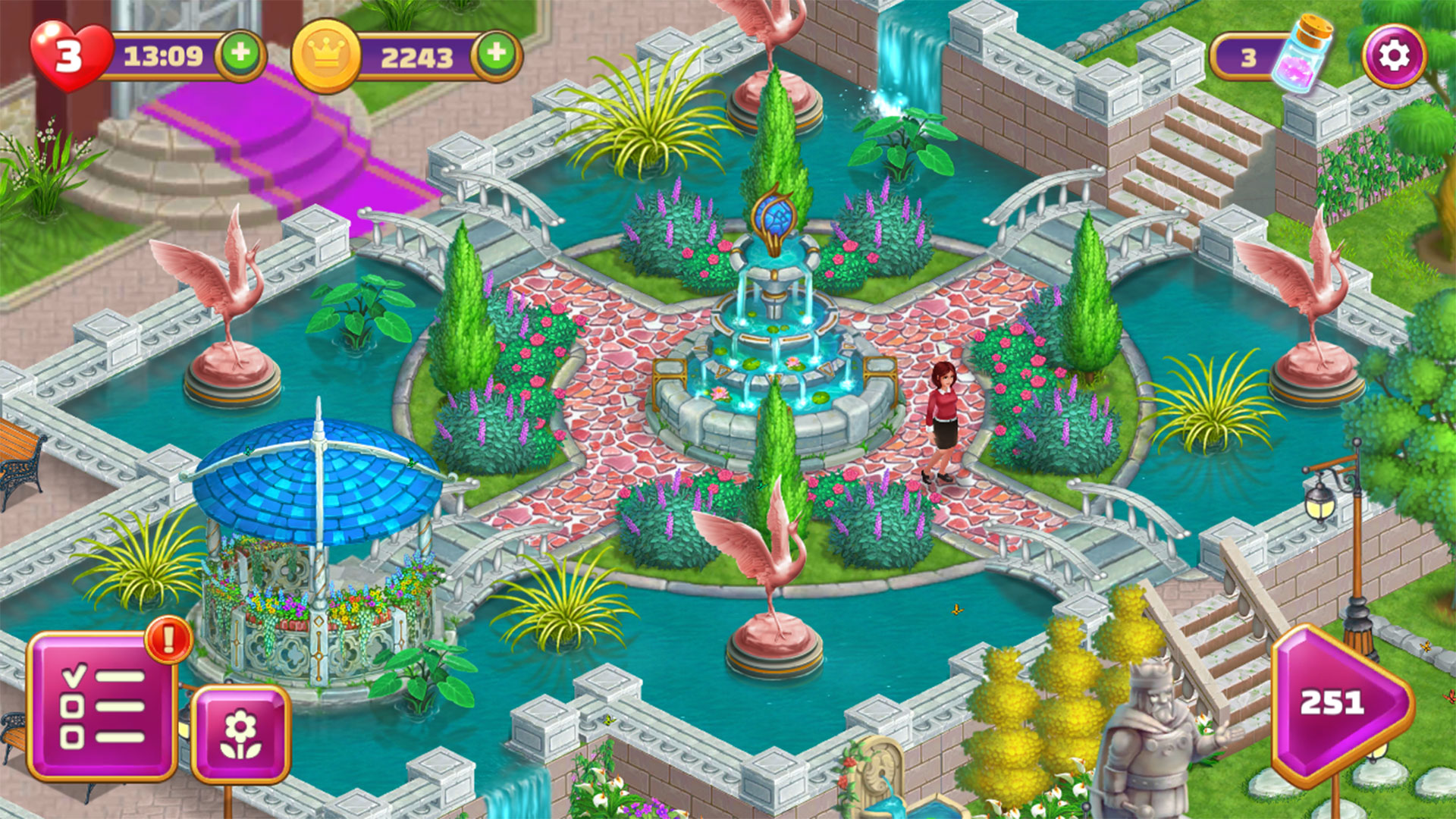Tap the gold crown coin icon
The image size is (1456, 819).
[x=327, y=55]
